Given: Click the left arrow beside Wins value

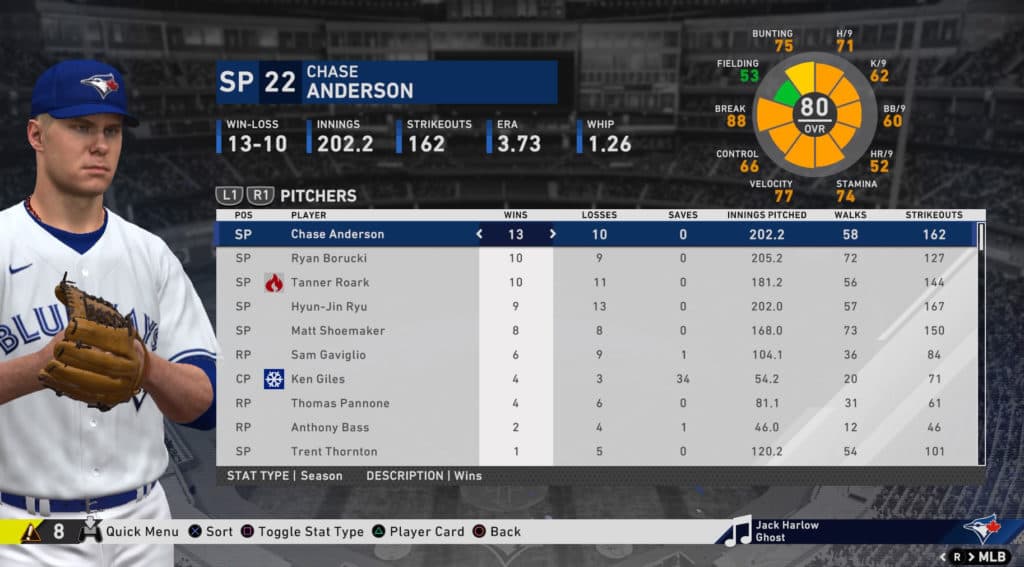Looking at the screenshot, I should 479,234.
